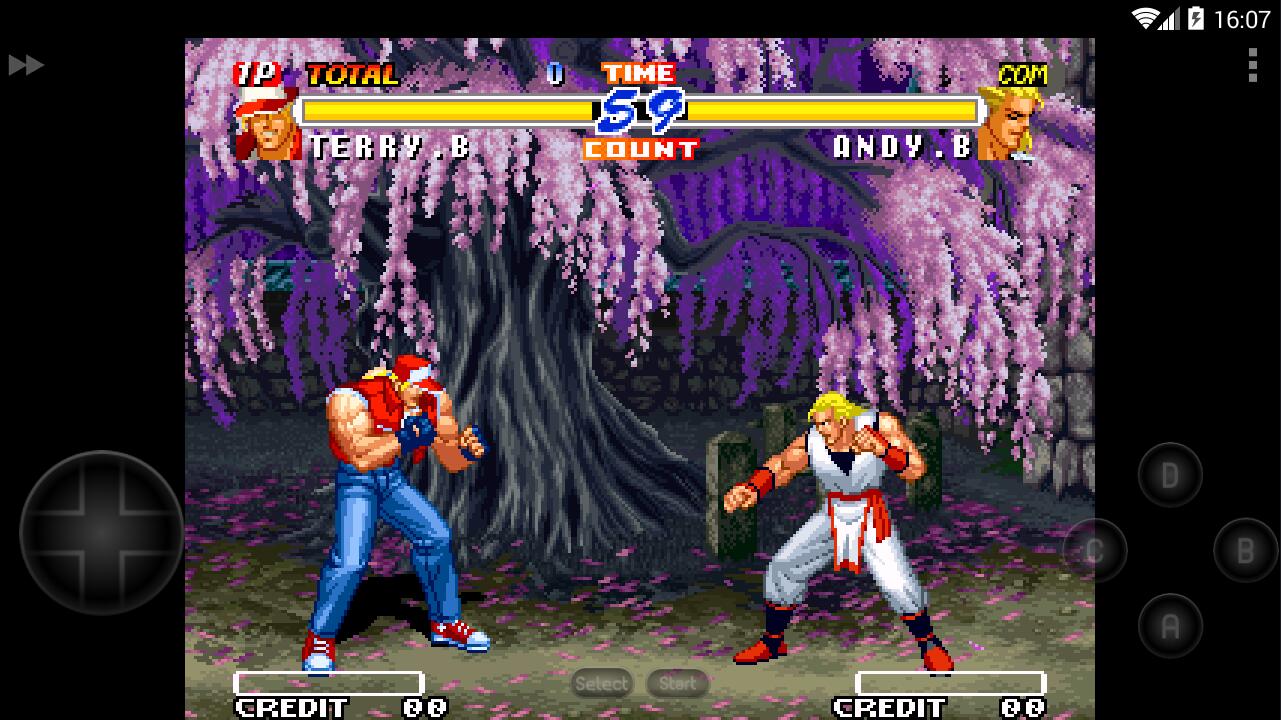Tap the C attack button

coord(1095,550)
